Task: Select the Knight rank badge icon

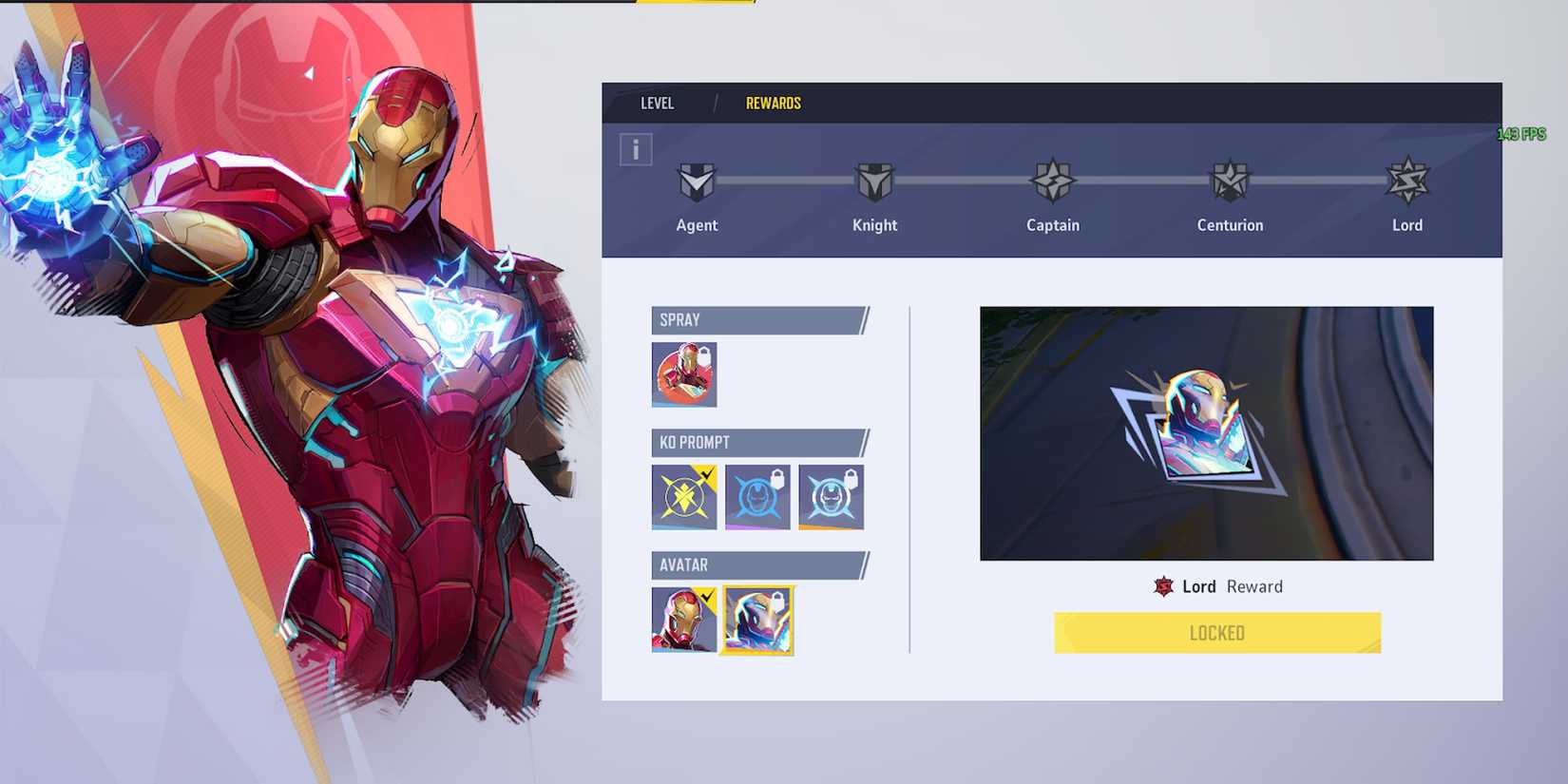Action: [x=874, y=181]
